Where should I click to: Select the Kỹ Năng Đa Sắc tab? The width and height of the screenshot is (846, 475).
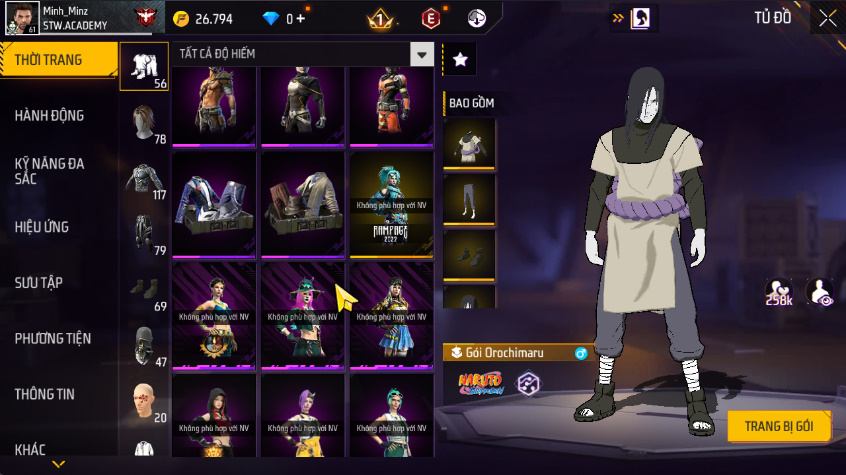tap(50, 170)
